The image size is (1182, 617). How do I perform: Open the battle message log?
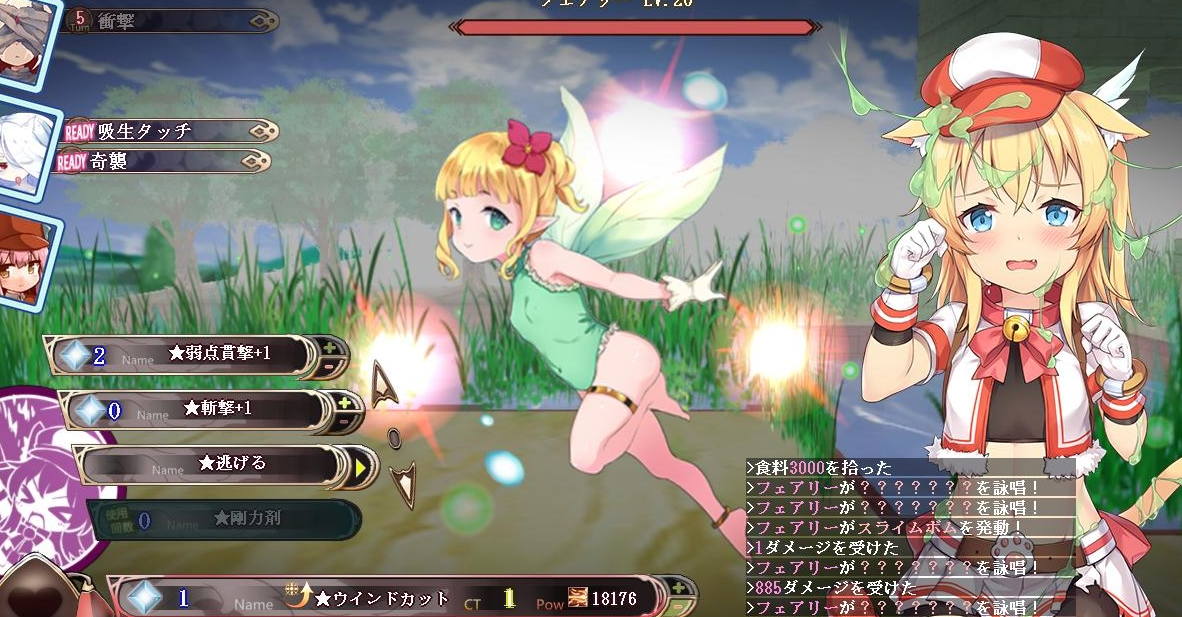tap(910, 538)
